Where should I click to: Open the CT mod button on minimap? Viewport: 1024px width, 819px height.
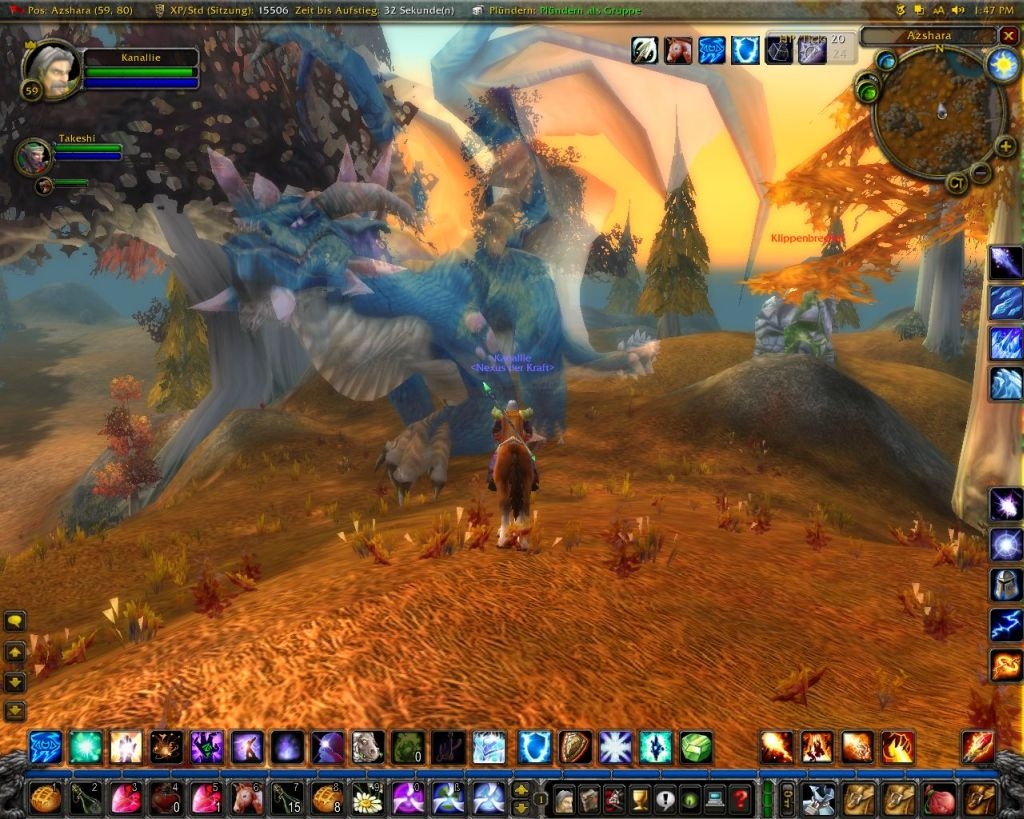point(956,182)
